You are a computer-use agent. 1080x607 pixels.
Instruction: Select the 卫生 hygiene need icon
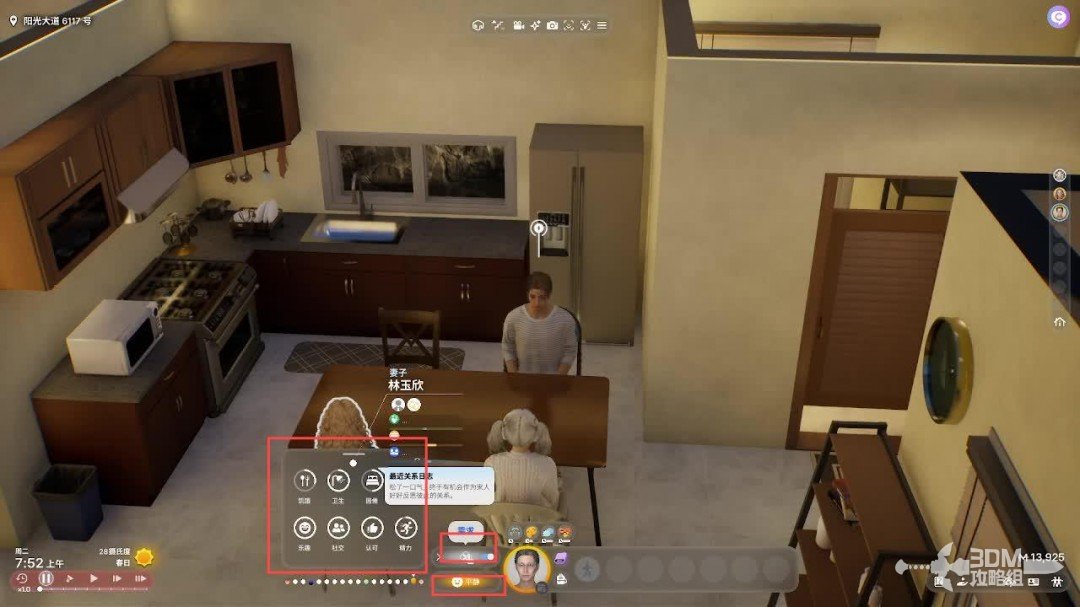tap(339, 481)
